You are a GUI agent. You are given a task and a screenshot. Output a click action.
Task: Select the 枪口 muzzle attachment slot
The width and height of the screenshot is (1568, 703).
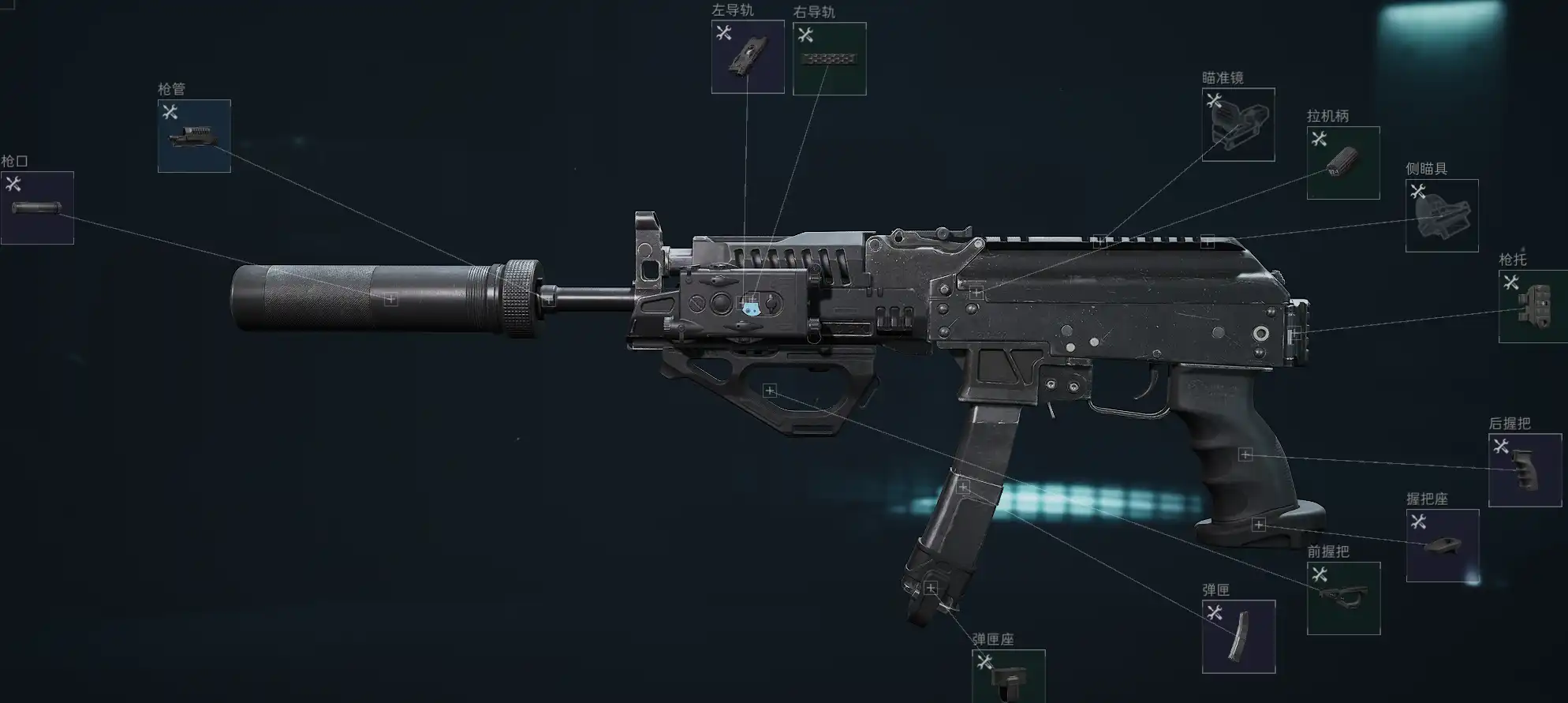point(37,208)
